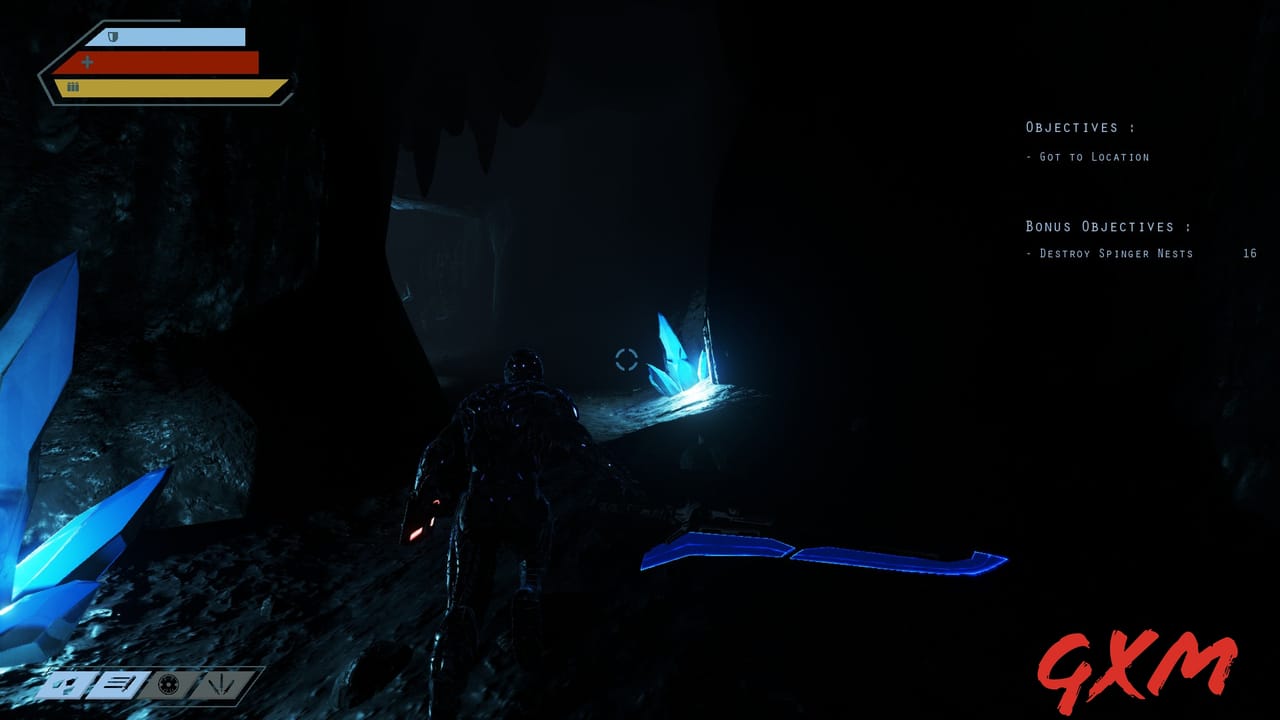Click the shield icon on the blue bar
The height and width of the screenshot is (720, 1280).
pyautogui.click(x=112, y=36)
